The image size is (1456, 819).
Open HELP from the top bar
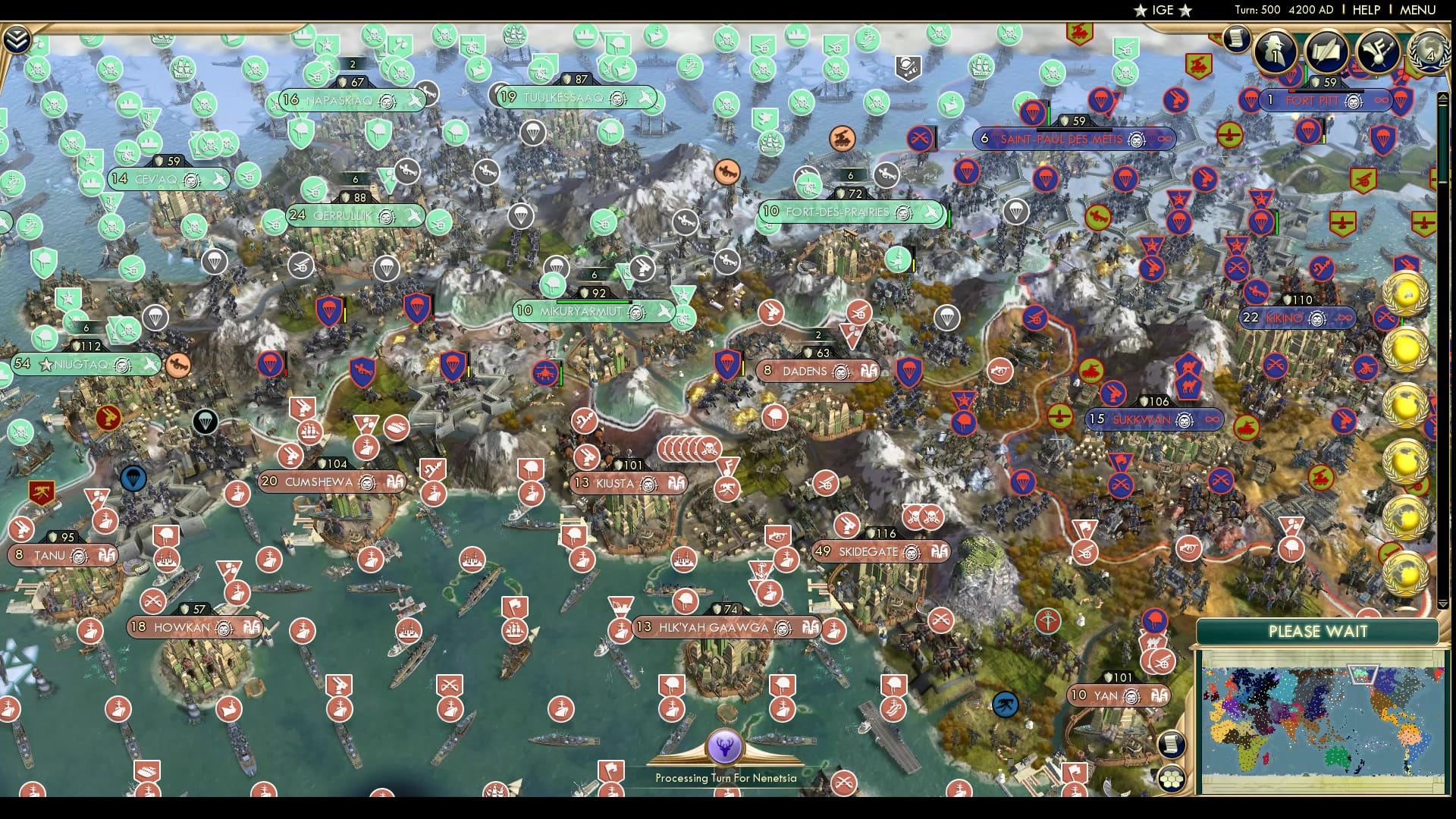(1365, 10)
